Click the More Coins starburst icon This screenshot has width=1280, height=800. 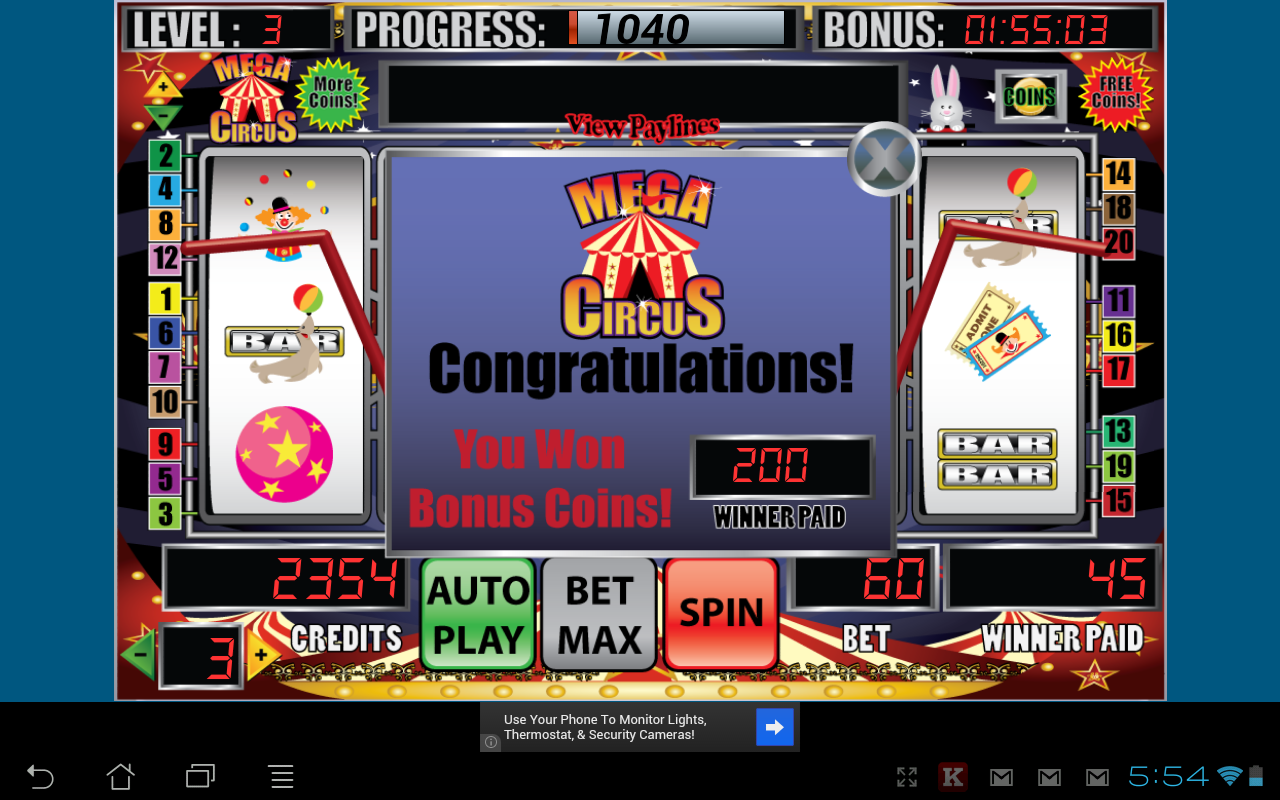(333, 96)
